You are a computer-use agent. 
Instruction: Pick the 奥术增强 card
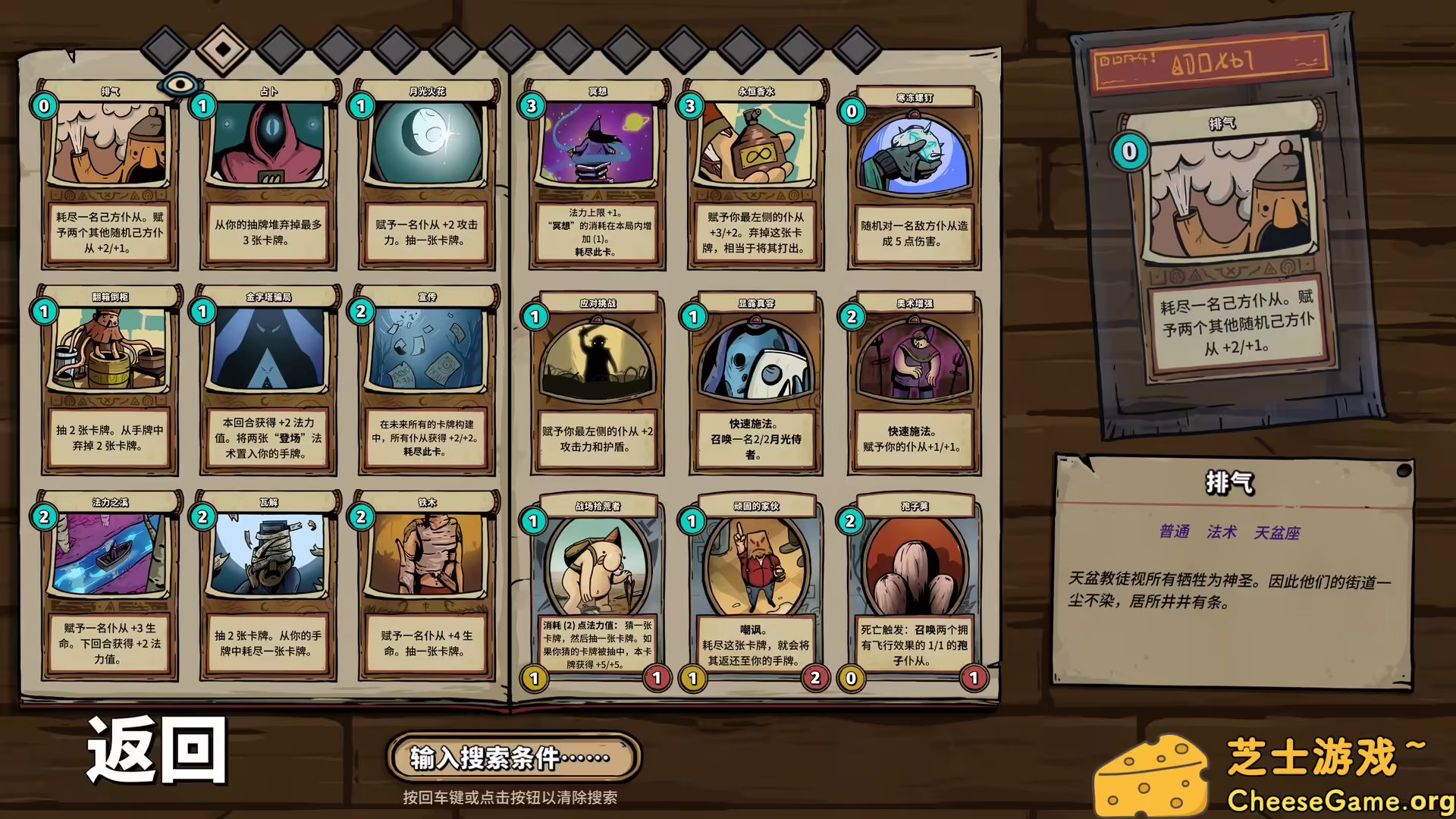pos(914,385)
